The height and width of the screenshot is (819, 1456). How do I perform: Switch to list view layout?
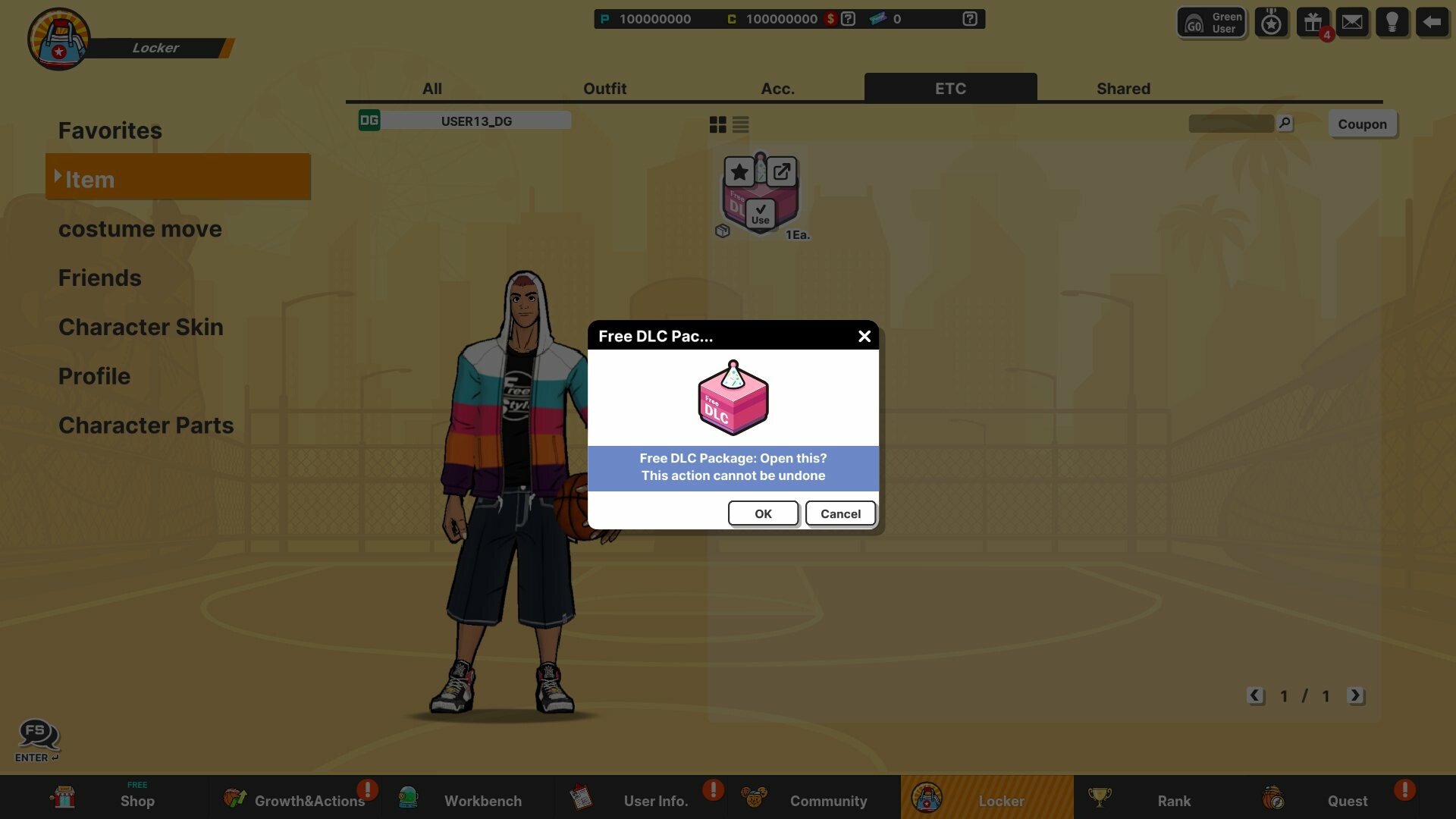[741, 124]
